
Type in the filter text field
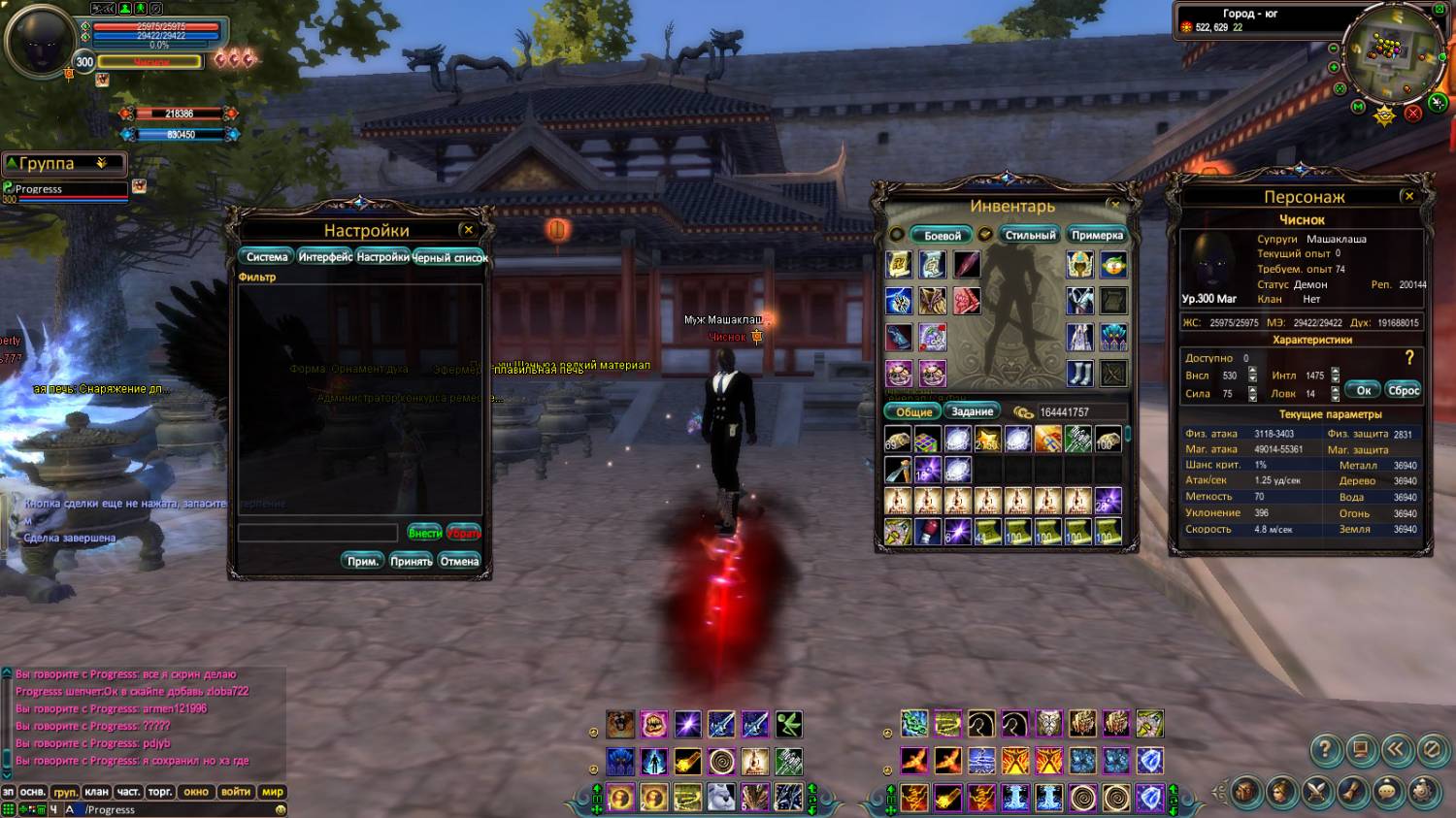click(x=318, y=533)
